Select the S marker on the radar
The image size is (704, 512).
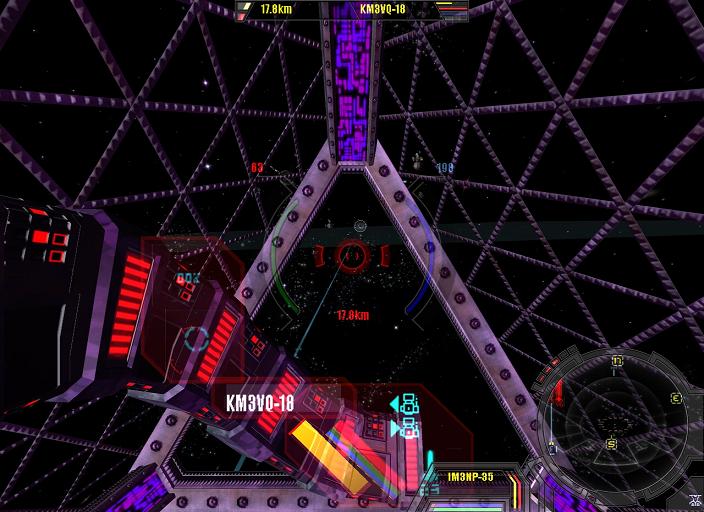pyautogui.click(x=611, y=444)
